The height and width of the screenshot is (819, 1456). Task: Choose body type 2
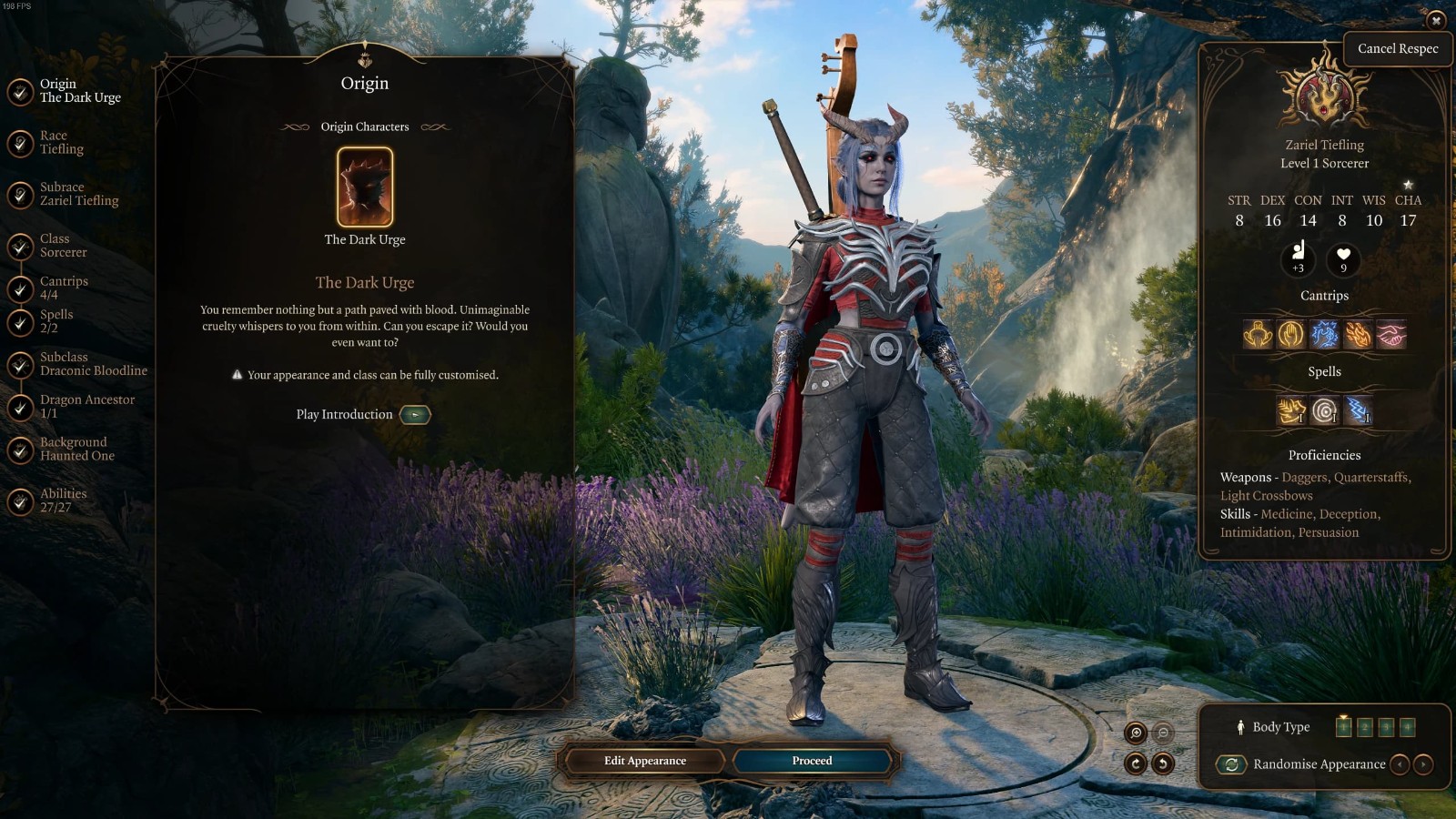[x=1364, y=727]
